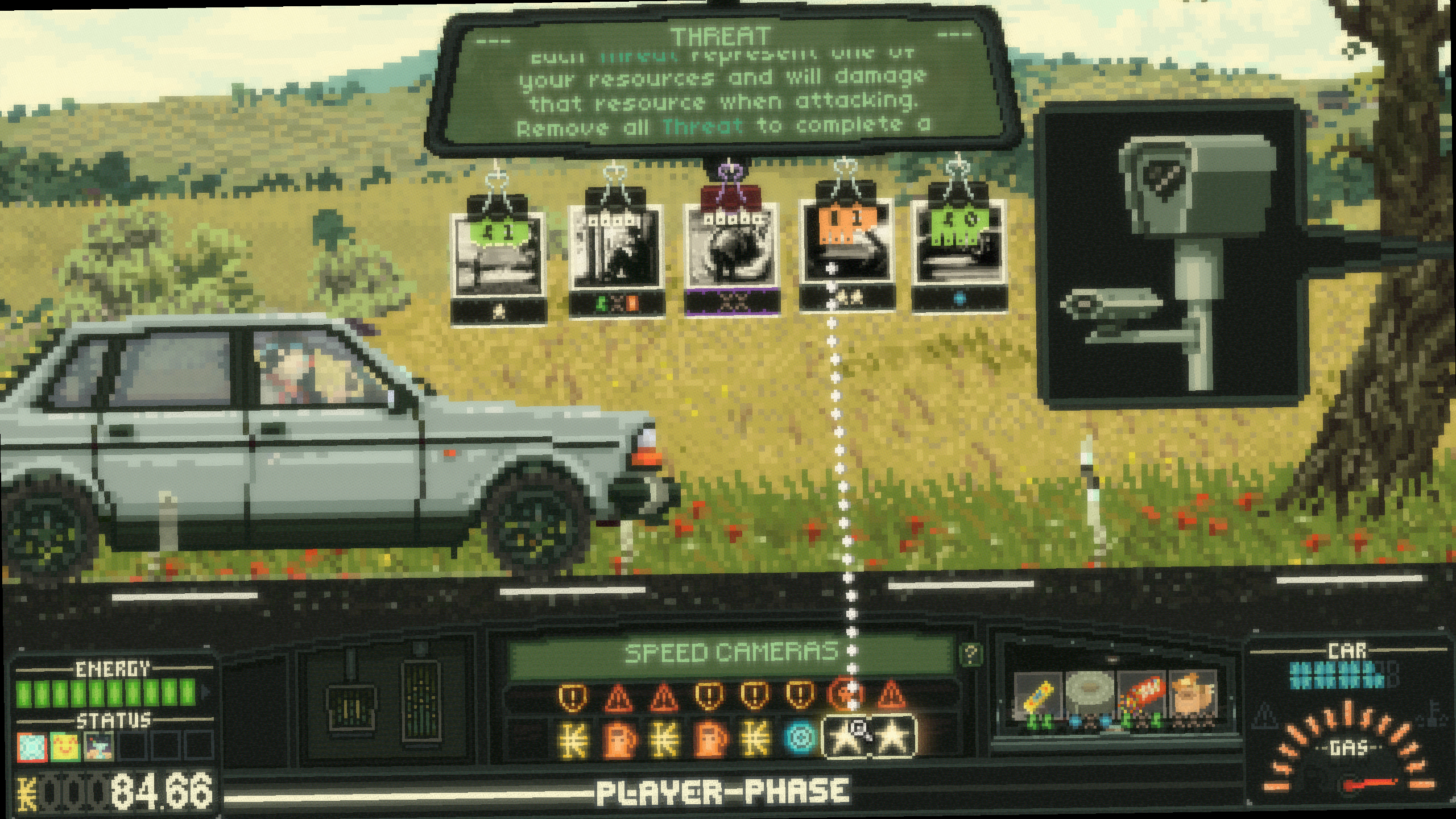
Task: Inspect the red-bordered cyan status icon
Action: (x=31, y=746)
